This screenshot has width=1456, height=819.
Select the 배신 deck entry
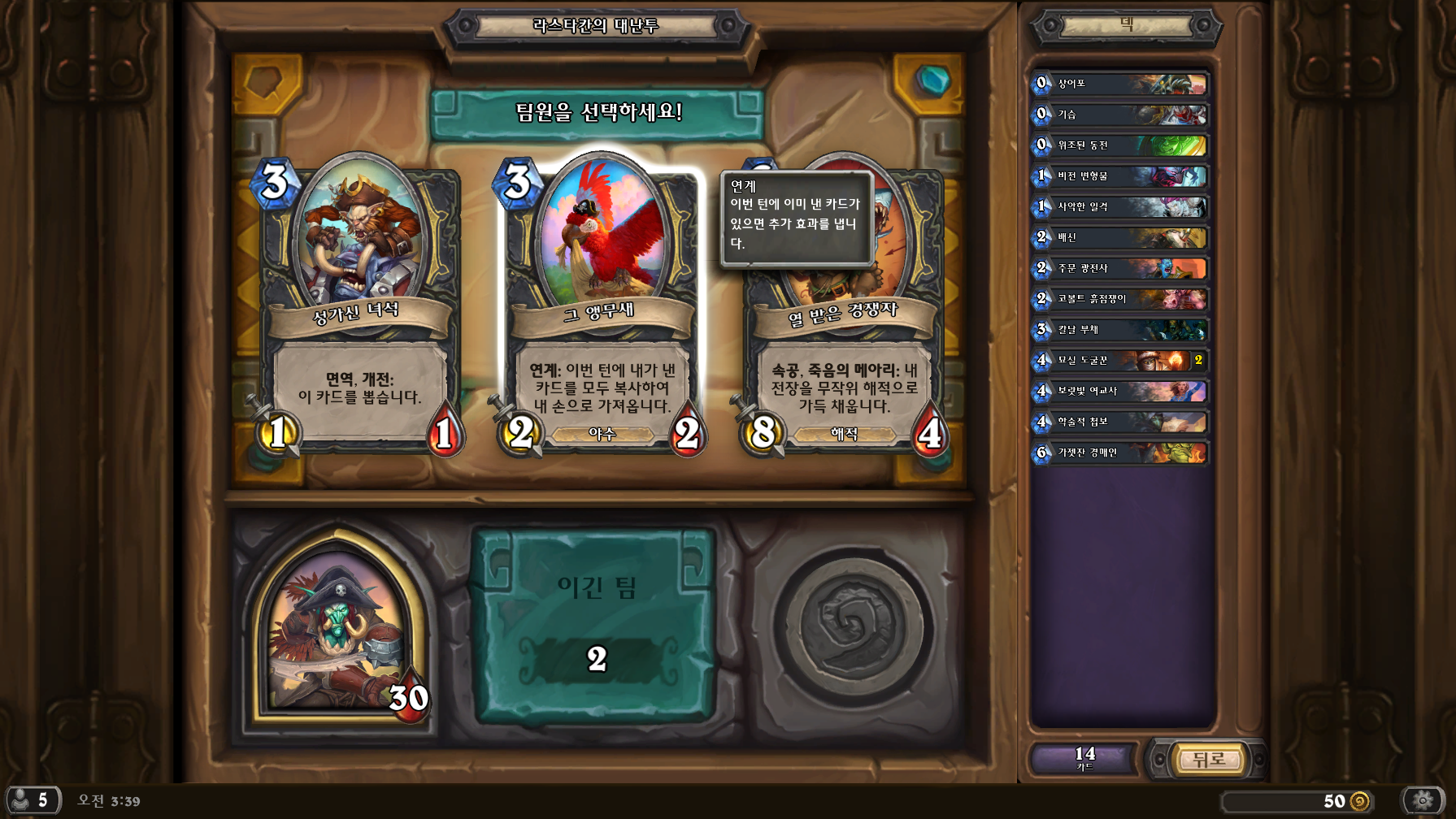1120,238
